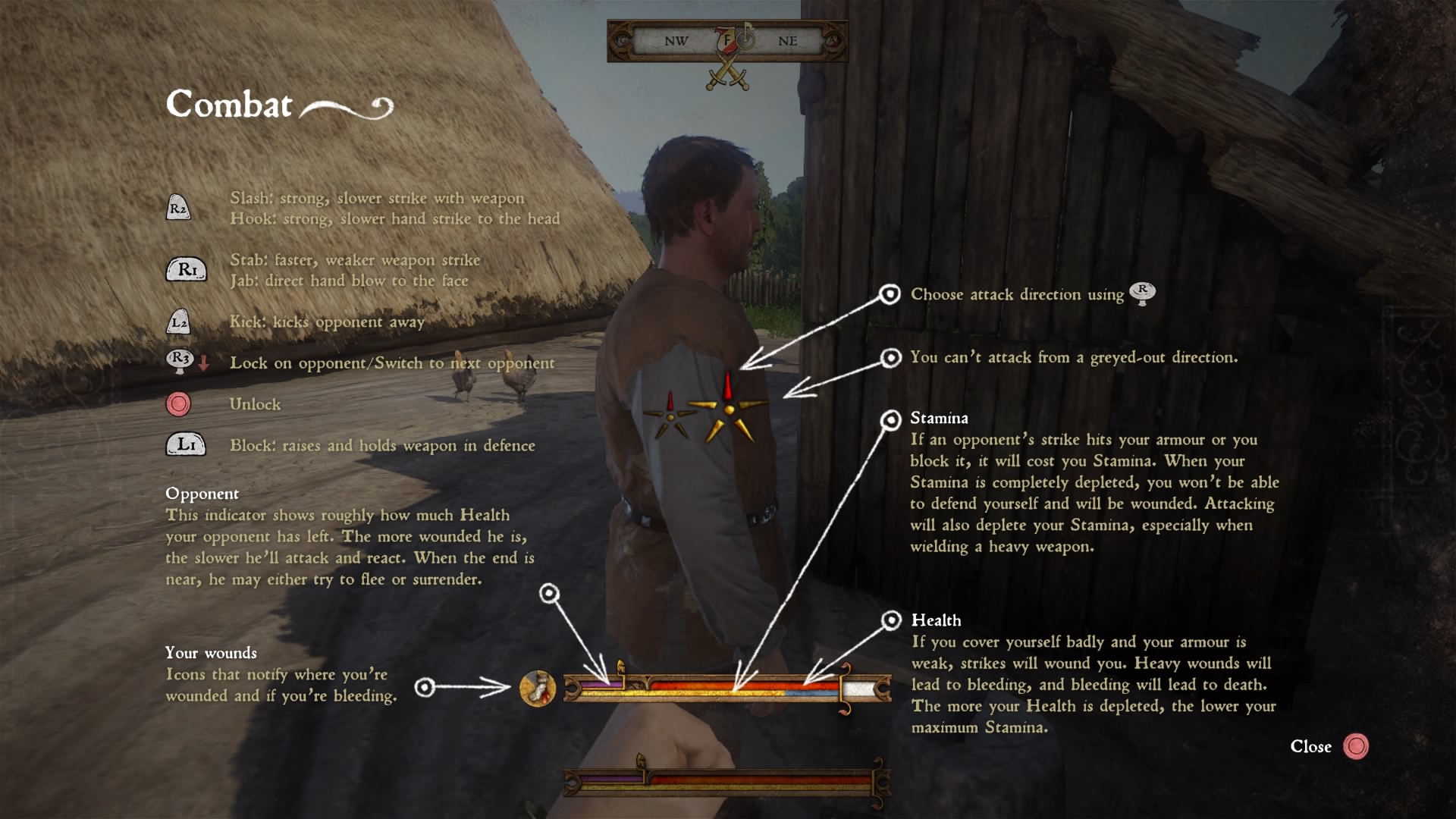Viewport: 1456px width, 819px height.
Task: Click the Combat tutorial title
Action: [x=230, y=105]
